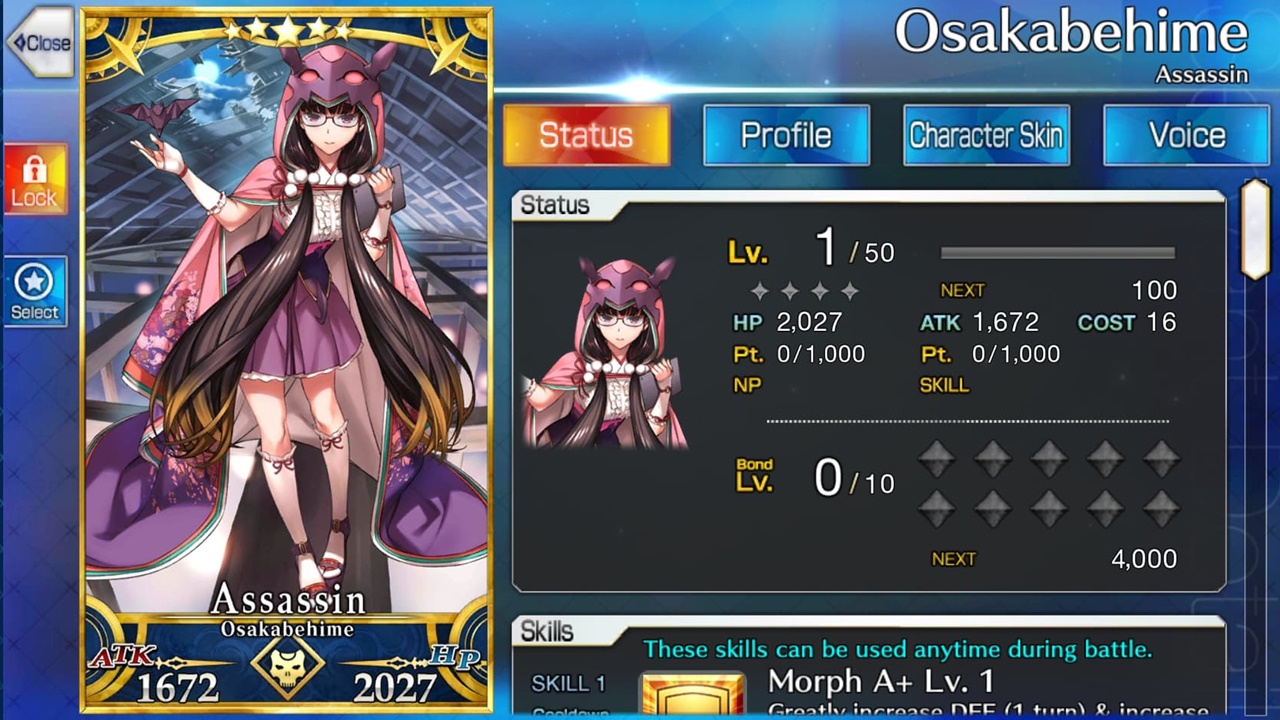Image resolution: width=1280 pixels, height=720 pixels.
Task: Click the full Osakabehime card artwork
Action: coord(286,300)
